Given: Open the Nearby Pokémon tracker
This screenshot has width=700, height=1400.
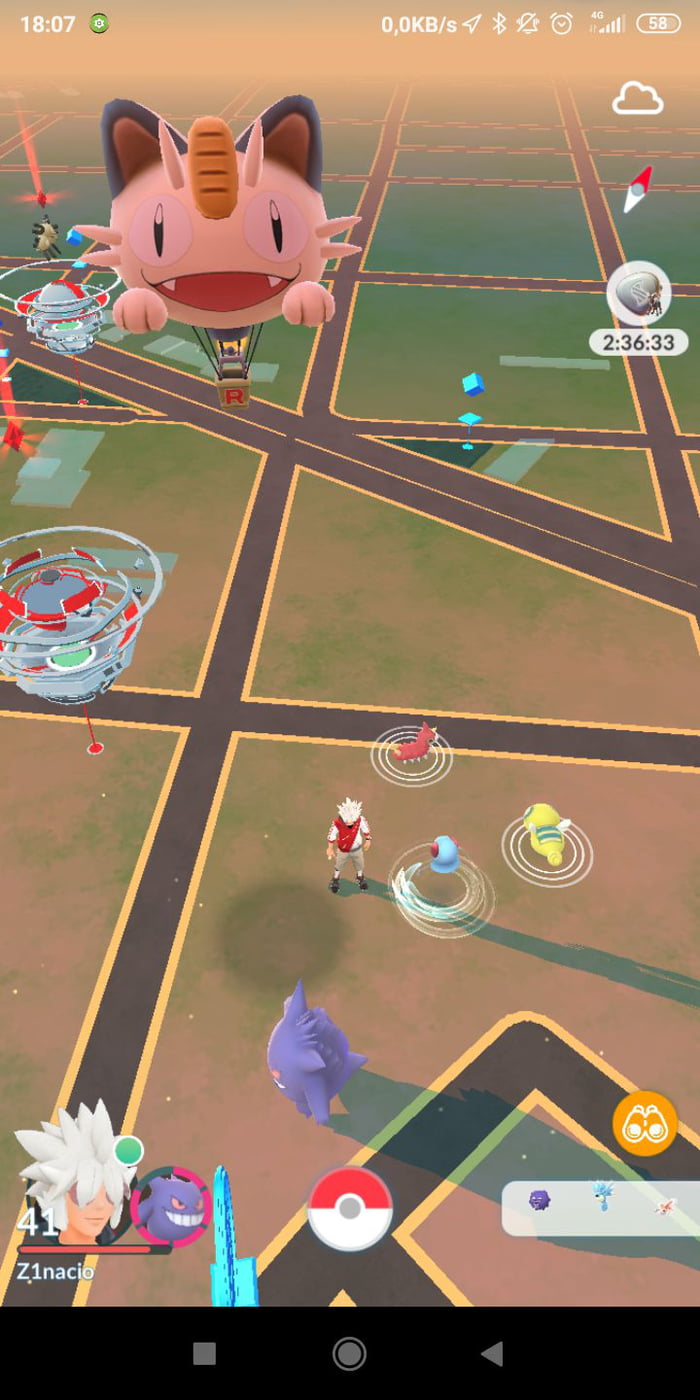Looking at the screenshot, I should [602, 1208].
